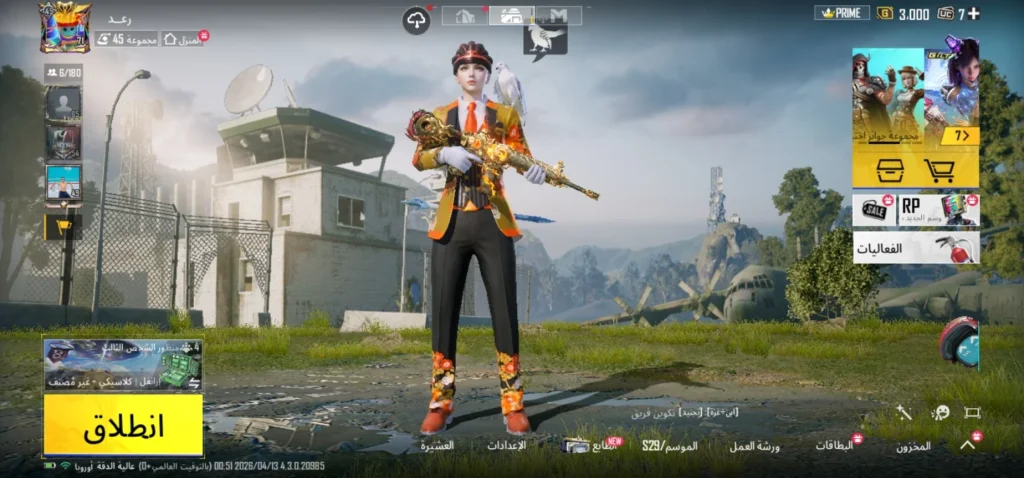Open the المنزل home button
1024x478 pixels.
182,39
